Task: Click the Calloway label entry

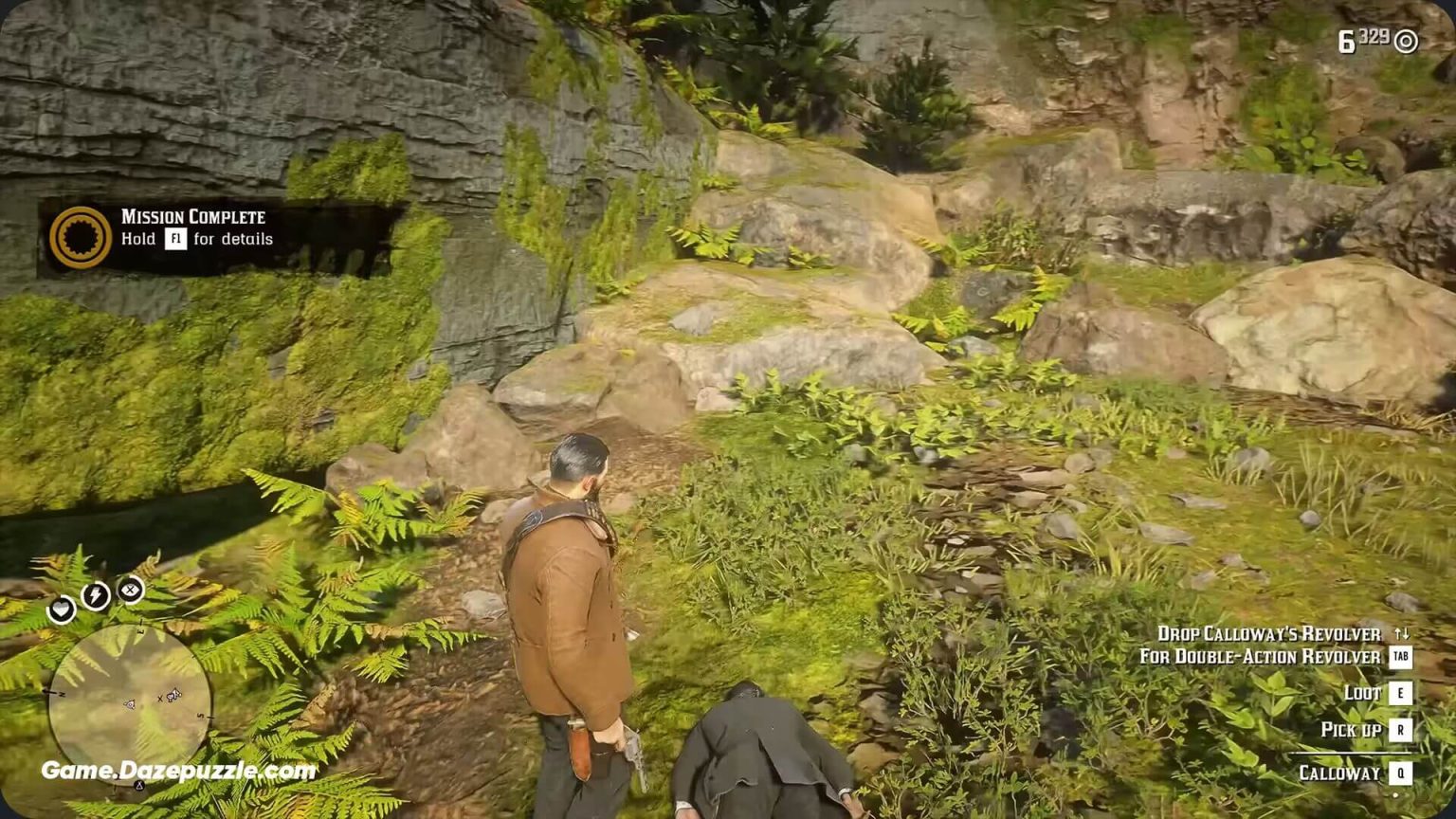Action: (1338, 771)
